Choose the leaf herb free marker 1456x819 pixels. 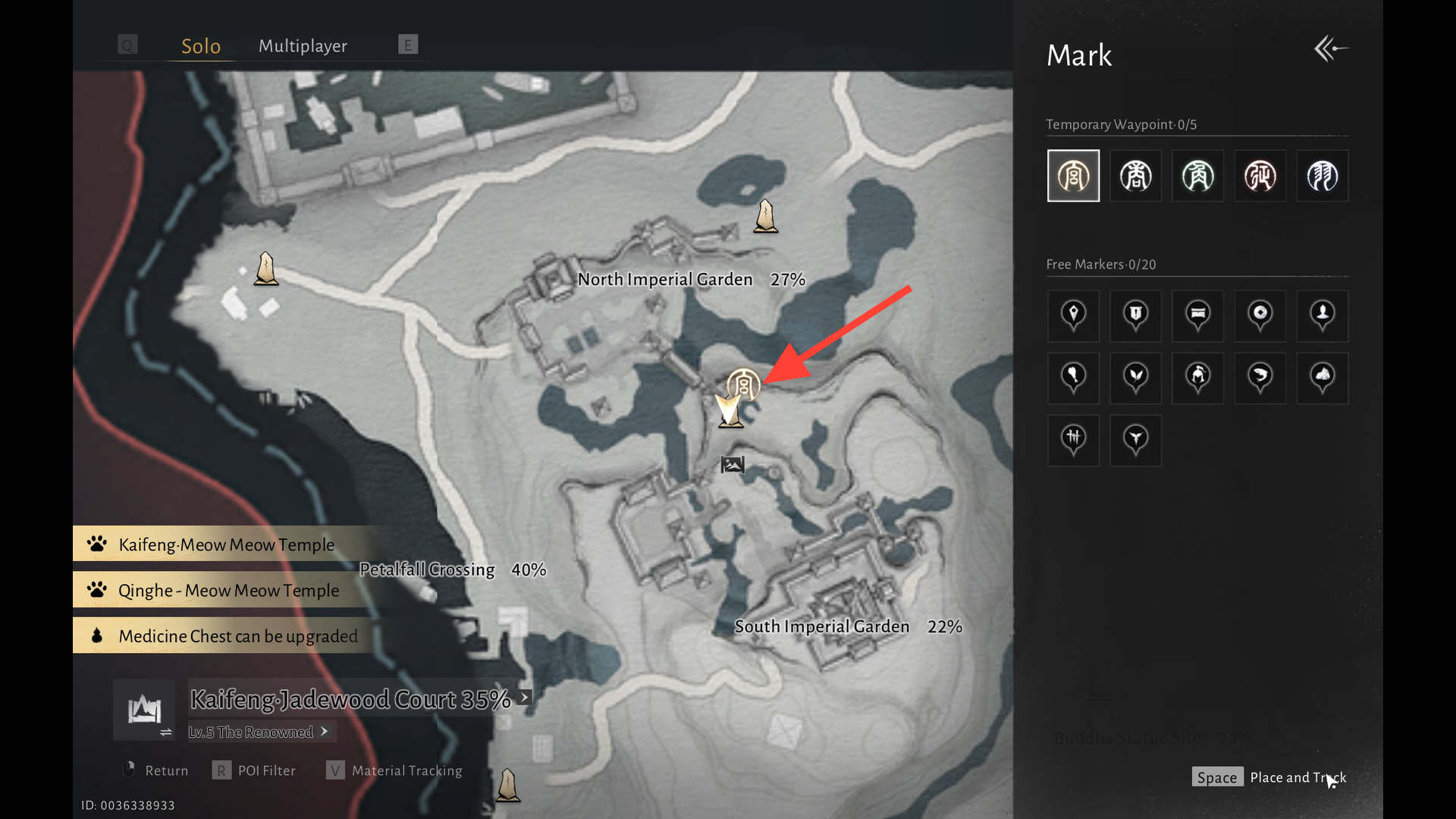1135,377
